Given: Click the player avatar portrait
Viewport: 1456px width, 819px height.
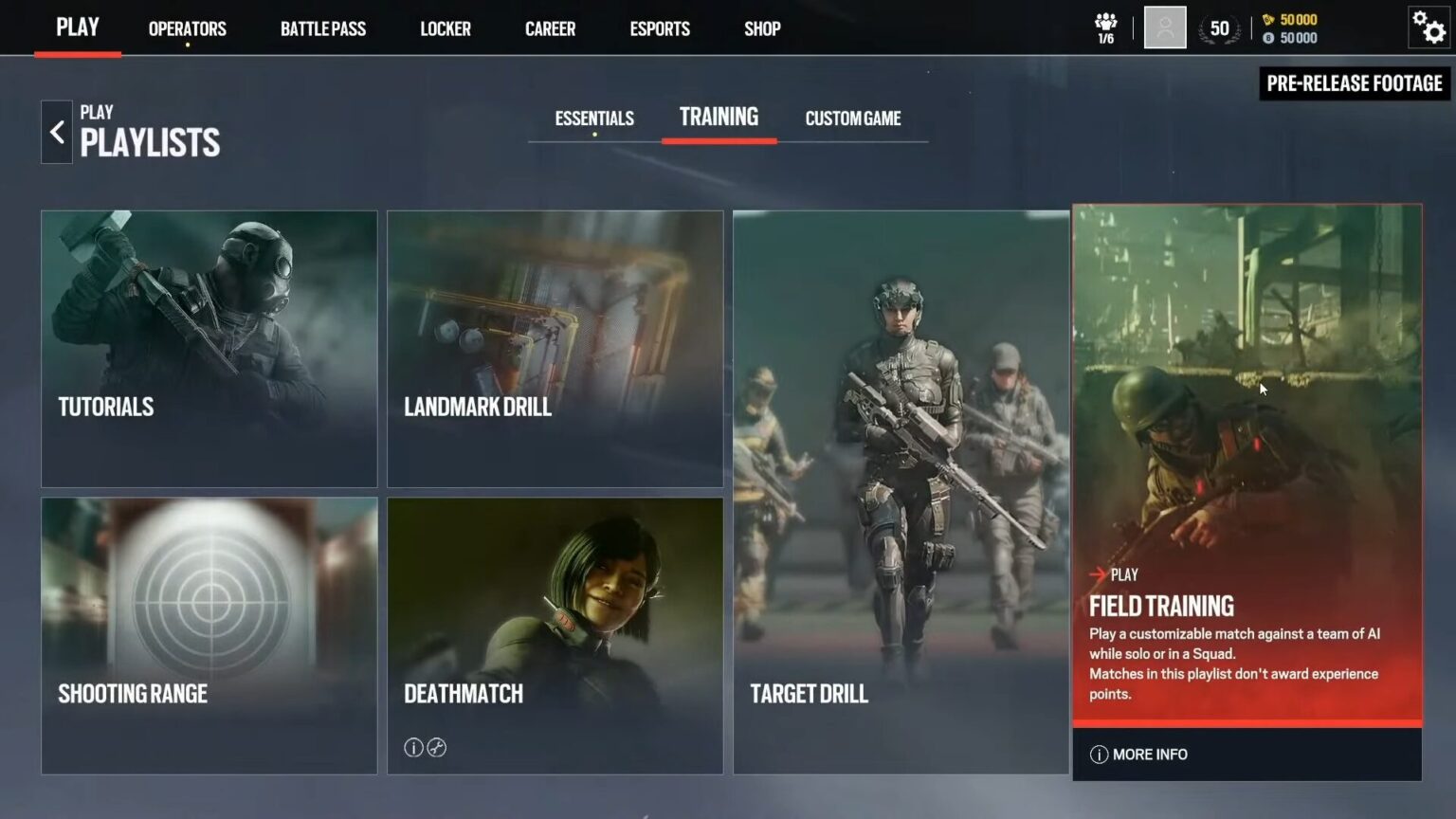Looking at the screenshot, I should click(x=1164, y=27).
